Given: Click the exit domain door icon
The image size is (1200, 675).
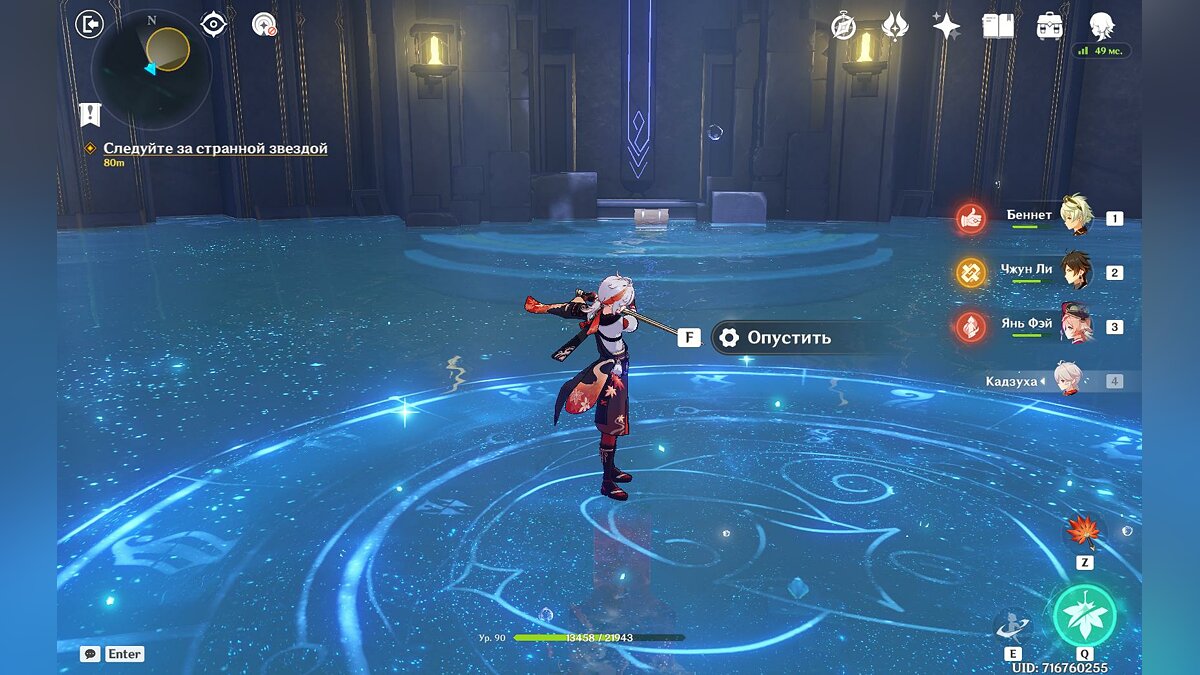Looking at the screenshot, I should [x=89, y=24].
